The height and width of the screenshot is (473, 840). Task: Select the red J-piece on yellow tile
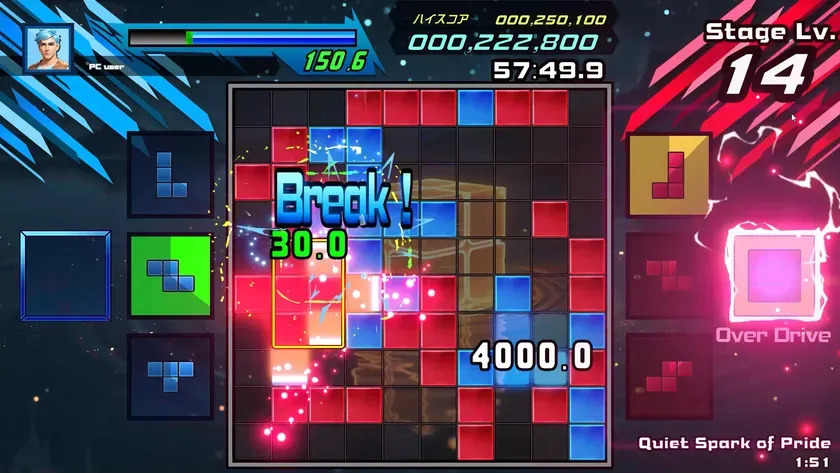point(669,175)
